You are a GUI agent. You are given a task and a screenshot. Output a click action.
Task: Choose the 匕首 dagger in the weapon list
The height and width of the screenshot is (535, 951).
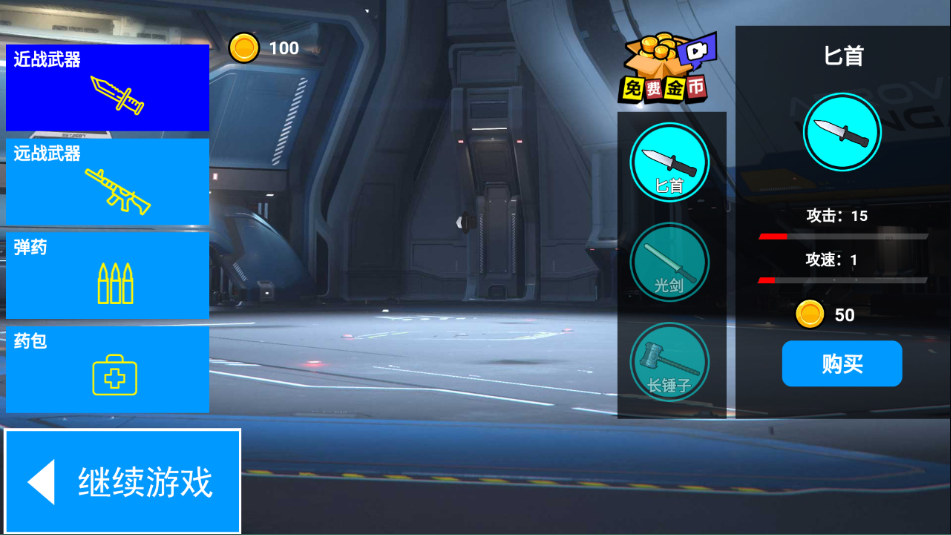[669, 162]
